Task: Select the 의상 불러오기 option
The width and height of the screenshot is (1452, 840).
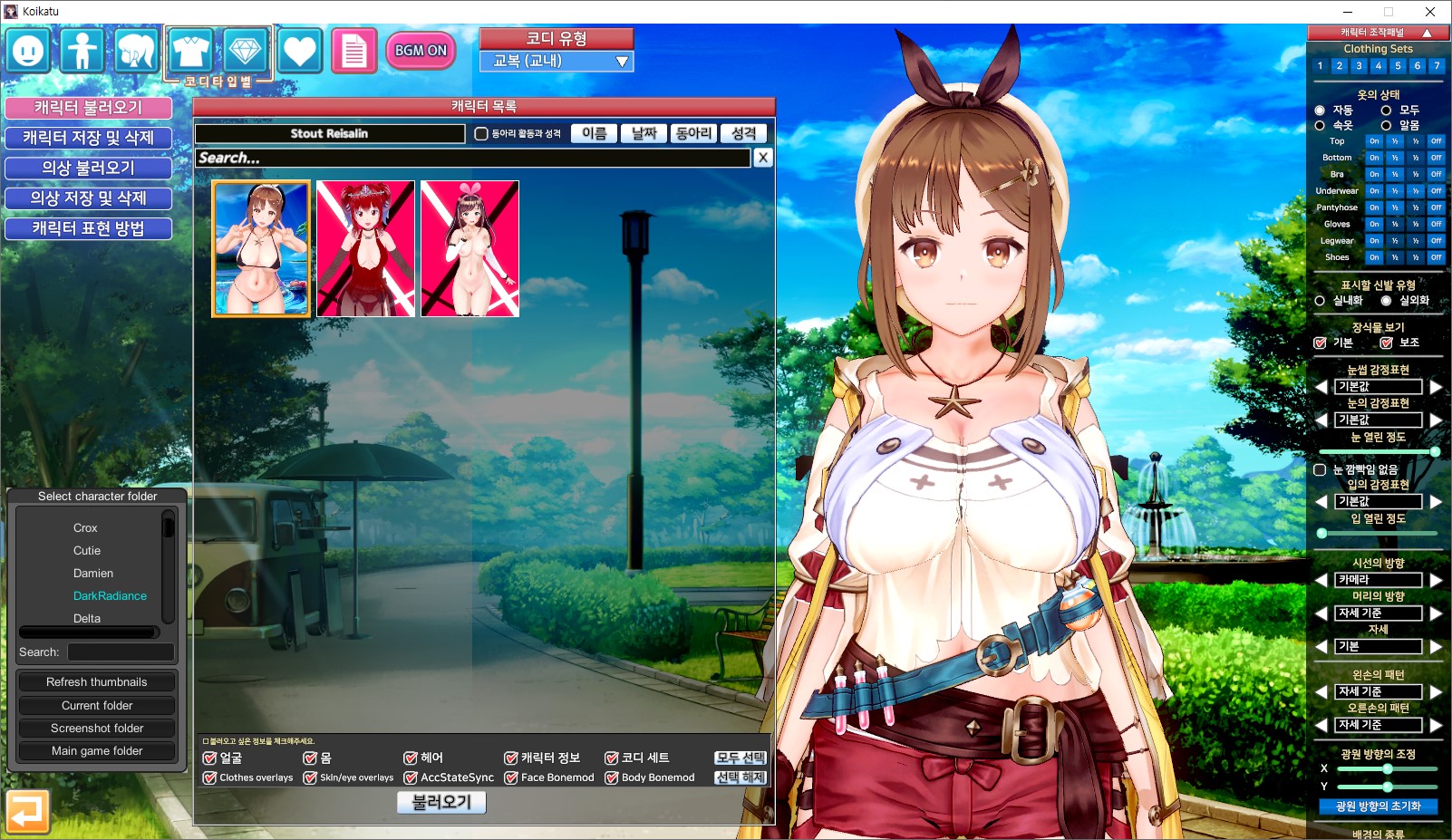Action: 88,168
